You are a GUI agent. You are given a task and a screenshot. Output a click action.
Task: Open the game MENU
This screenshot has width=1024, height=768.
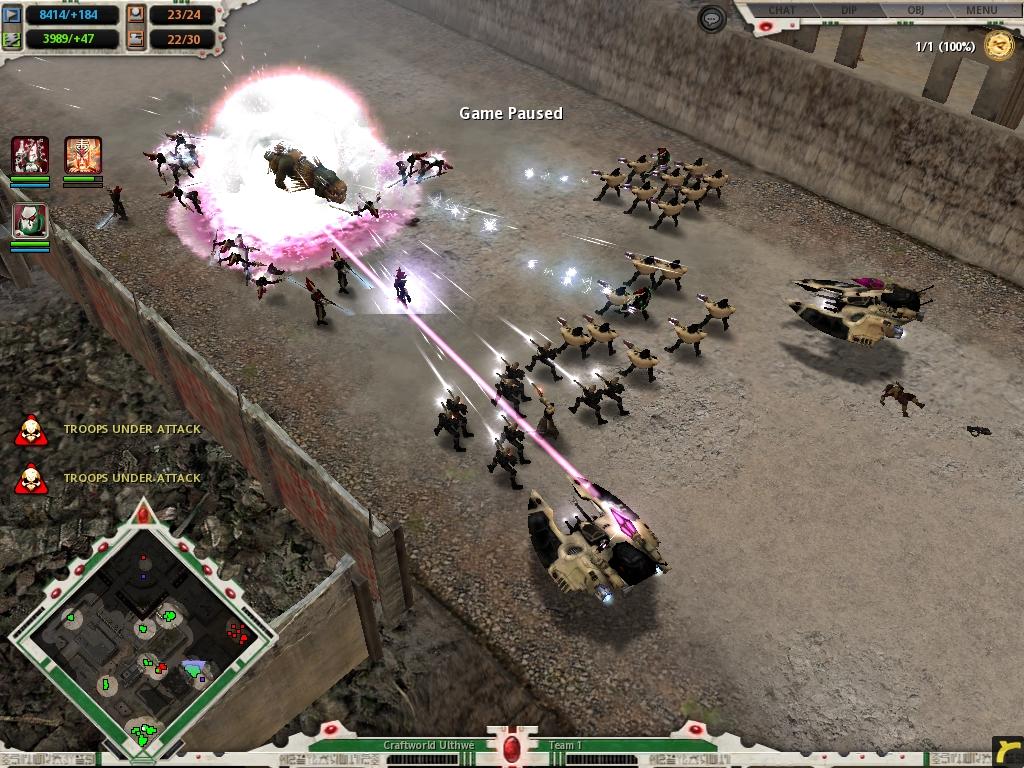coord(981,10)
